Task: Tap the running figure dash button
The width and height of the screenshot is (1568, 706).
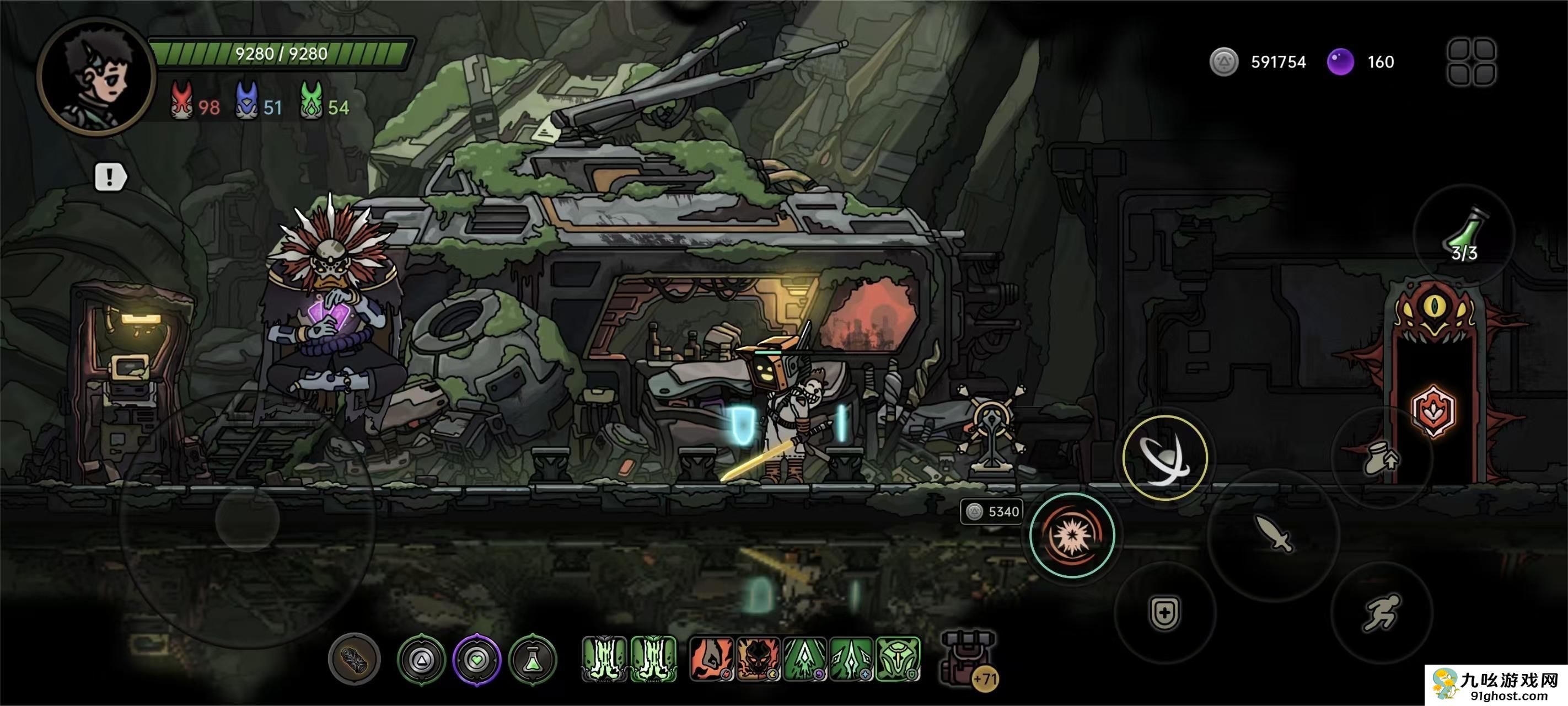Action: [x=1381, y=612]
